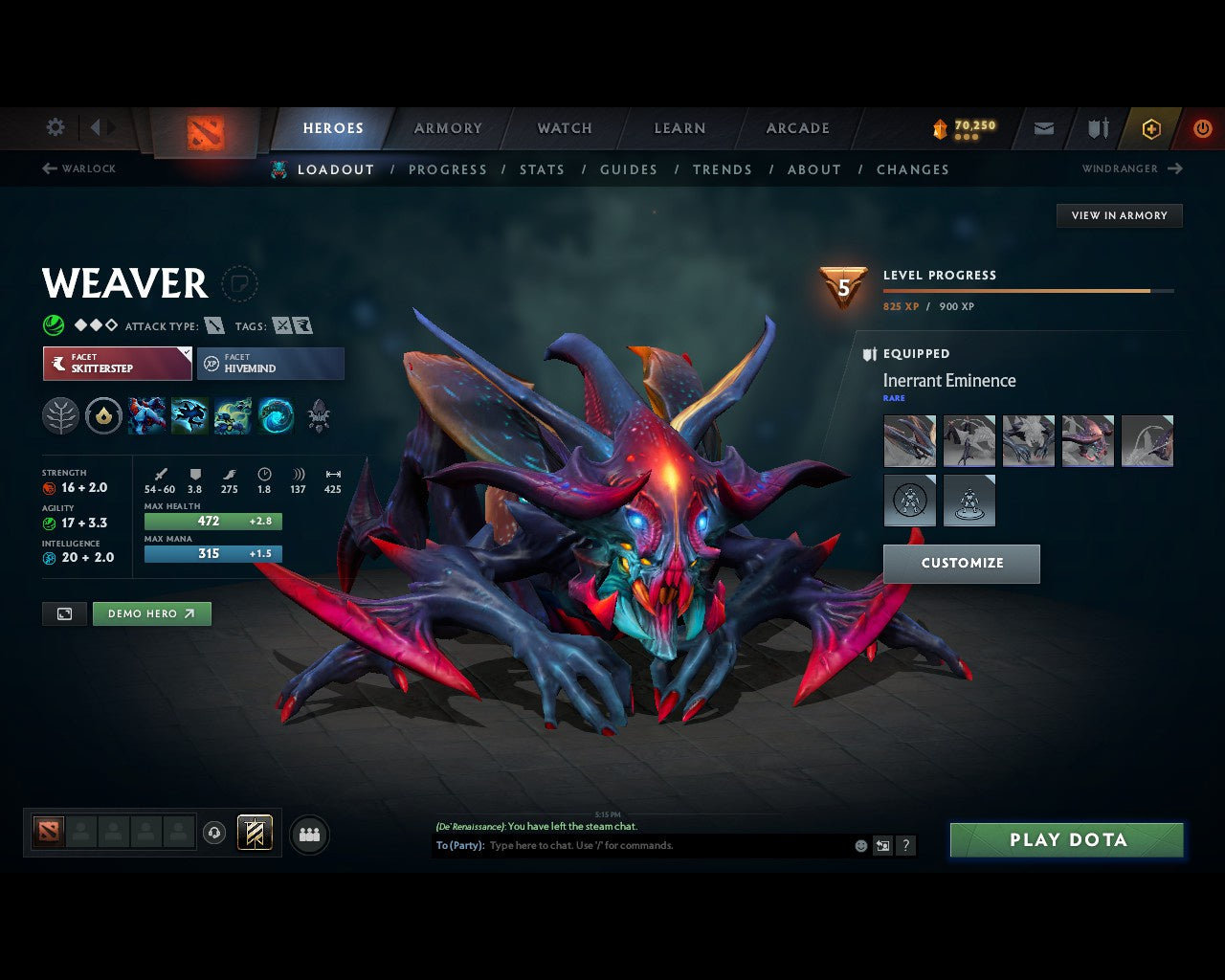Expand the settings gear menu
This screenshot has height=980, width=1225.
coord(55,127)
